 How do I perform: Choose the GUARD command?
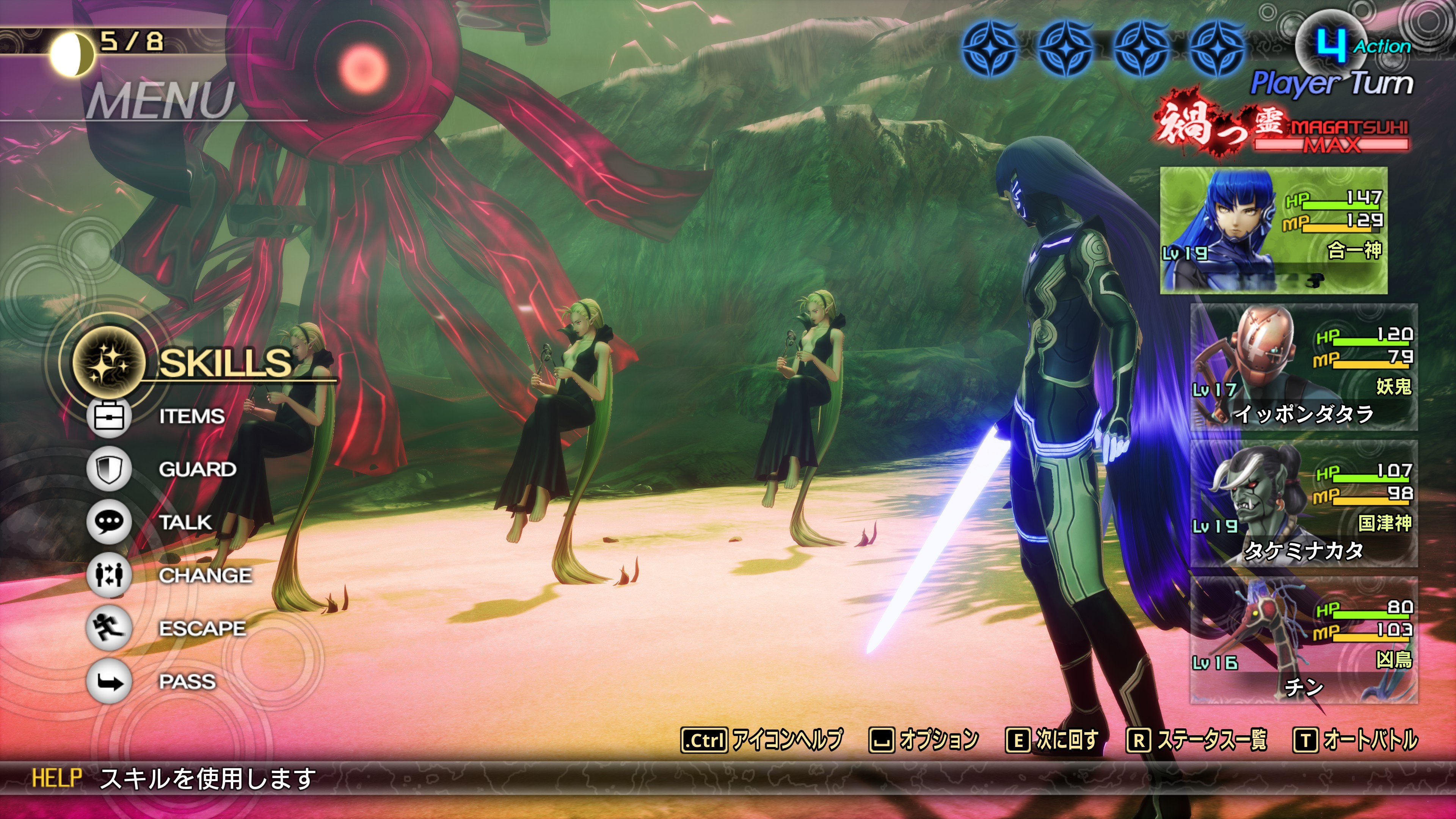197,469
